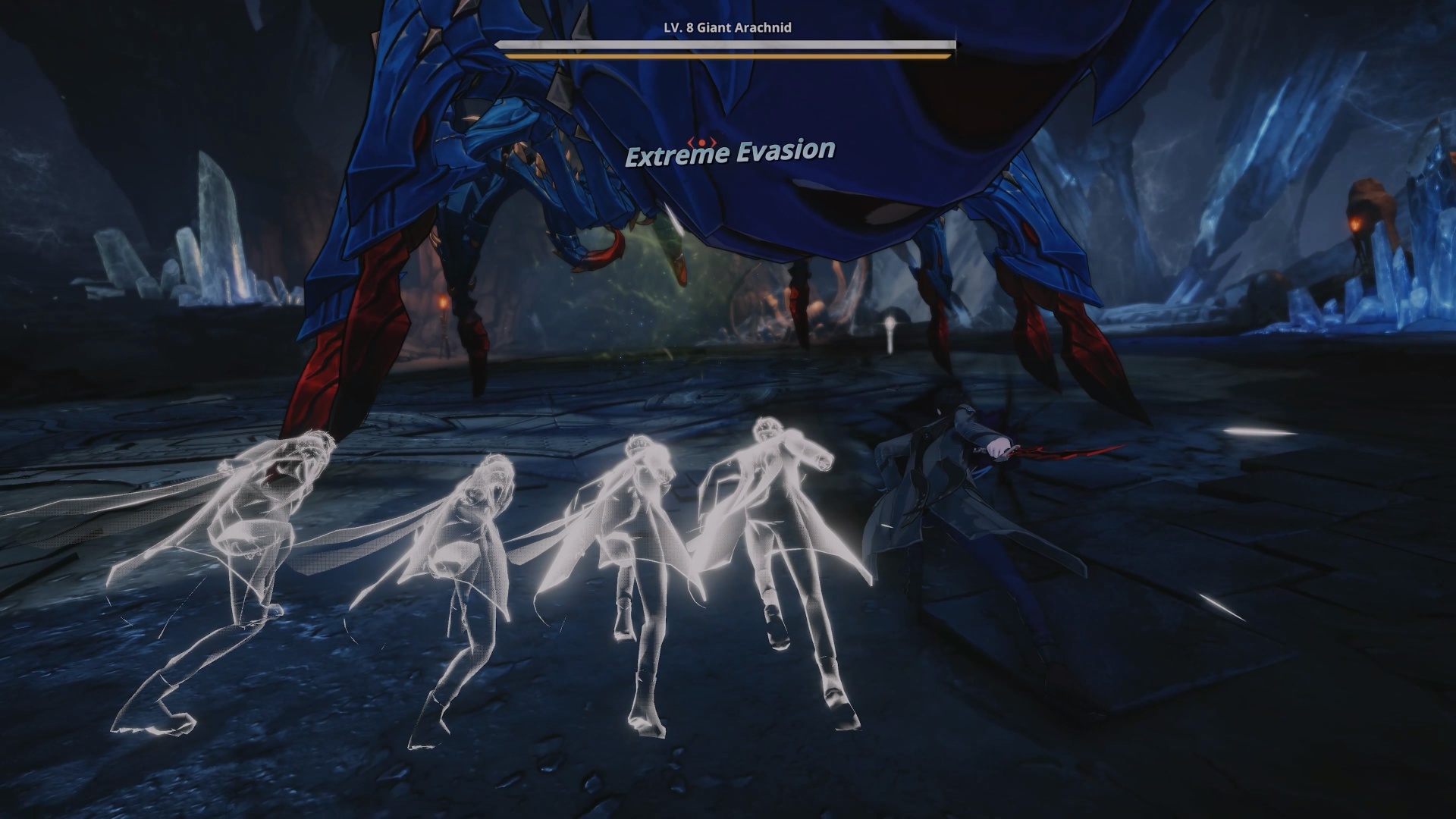Toggle the Extreme Evasion notification
1456x819 pixels.
[730, 152]
